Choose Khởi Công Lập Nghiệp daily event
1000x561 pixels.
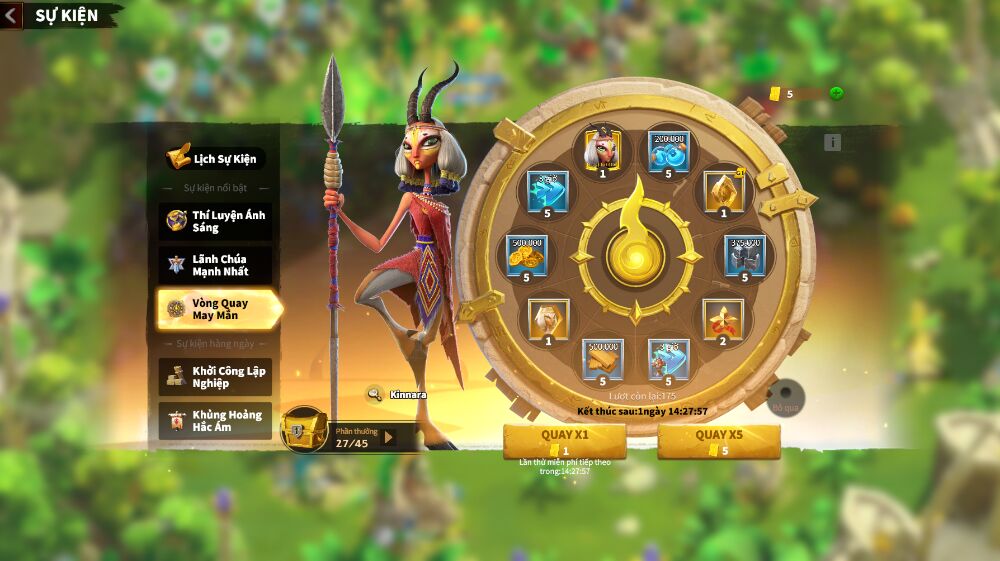coord(215,377)
